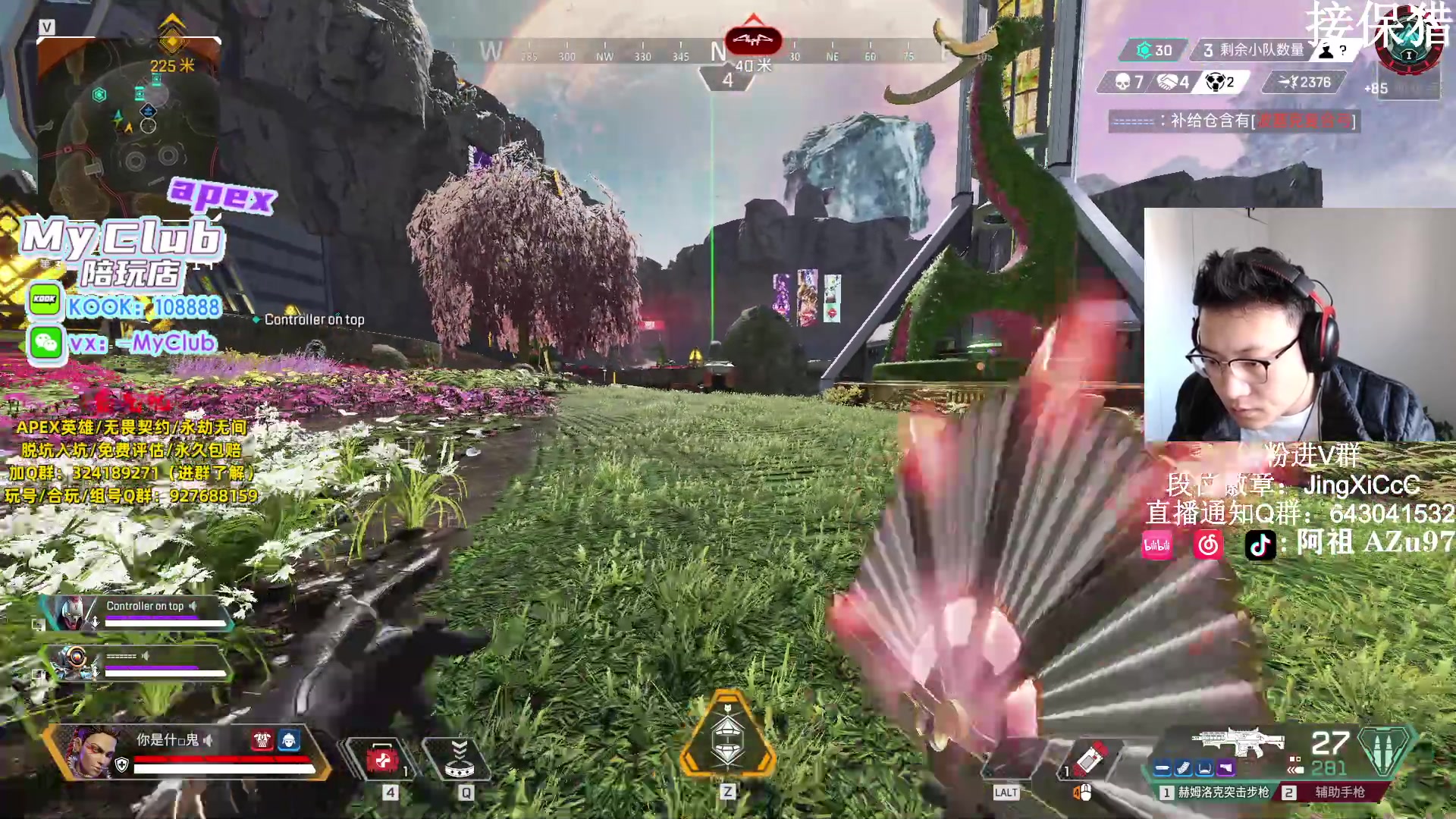
Task: Click the green WeChat icon on the overlay
Action: click(x=45, y=343)
